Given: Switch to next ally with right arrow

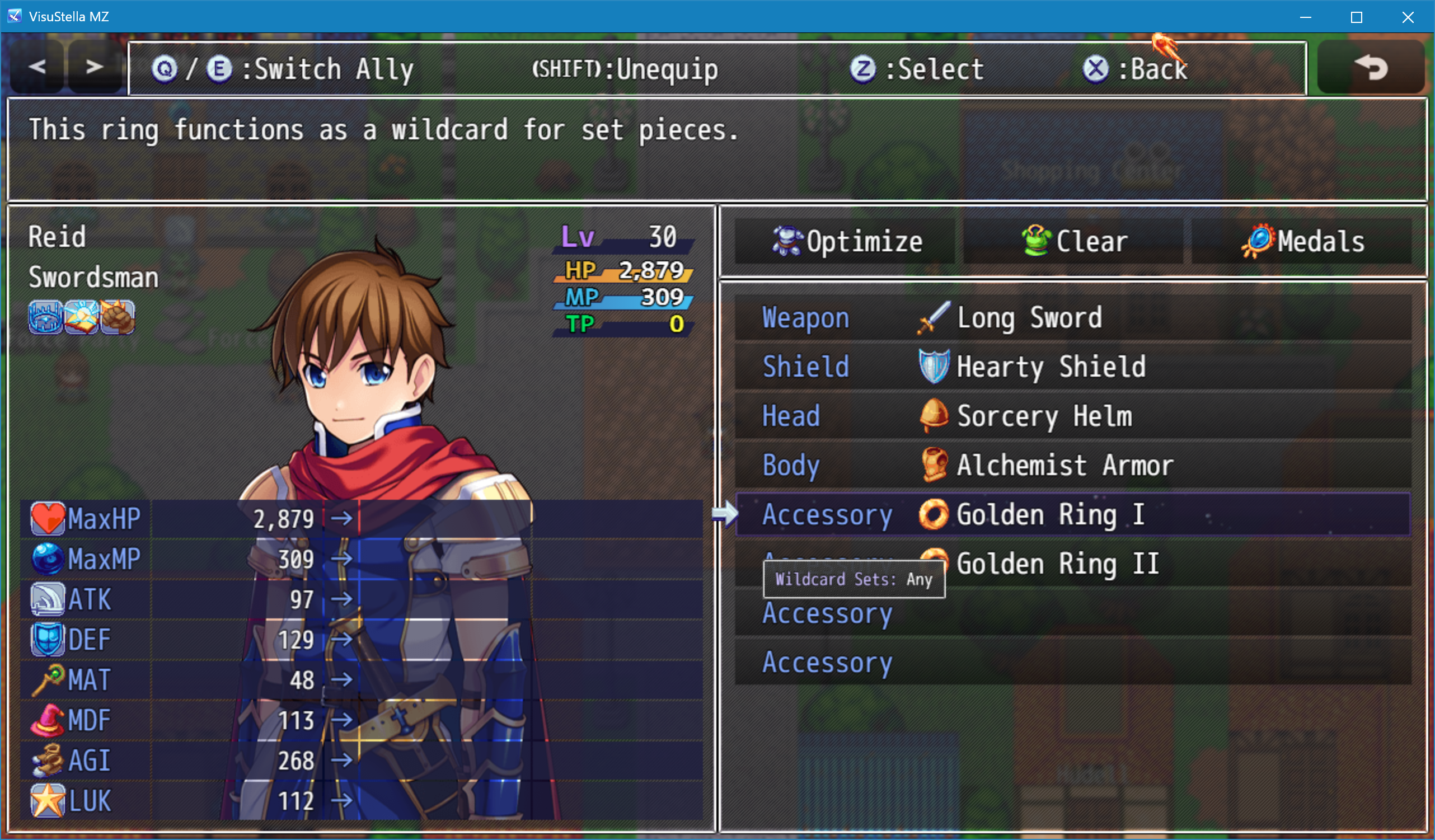Looking at the screenshot, I should click(95, 67).
